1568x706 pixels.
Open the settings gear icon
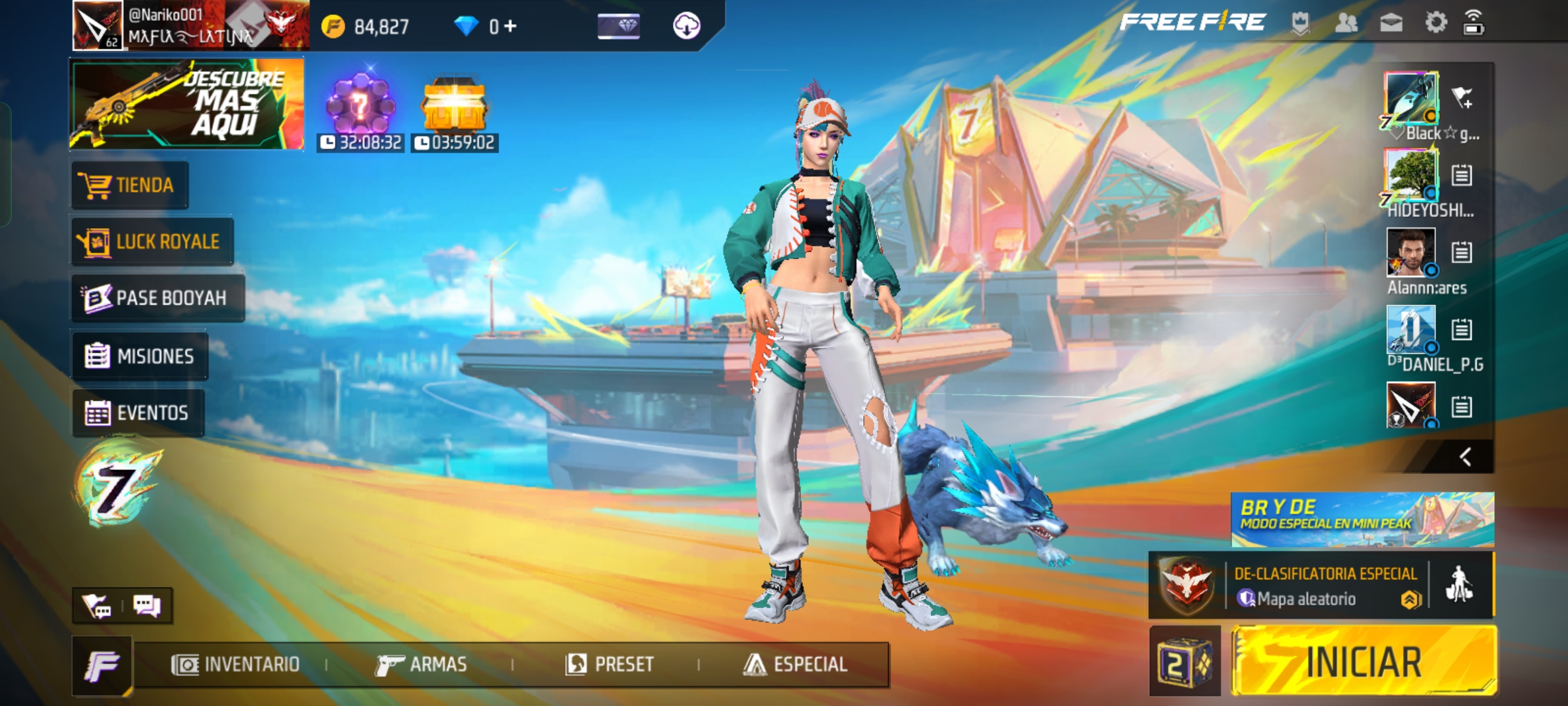click(1435, 24)
